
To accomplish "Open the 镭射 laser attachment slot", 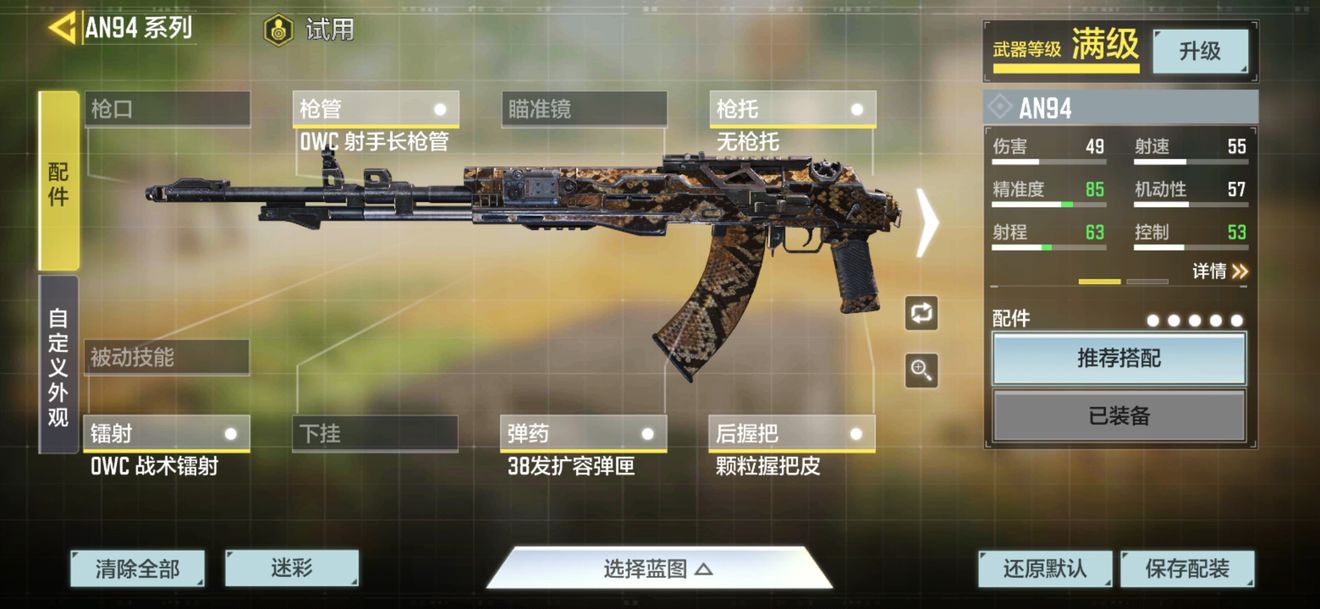I will click(x=167, y=434).
